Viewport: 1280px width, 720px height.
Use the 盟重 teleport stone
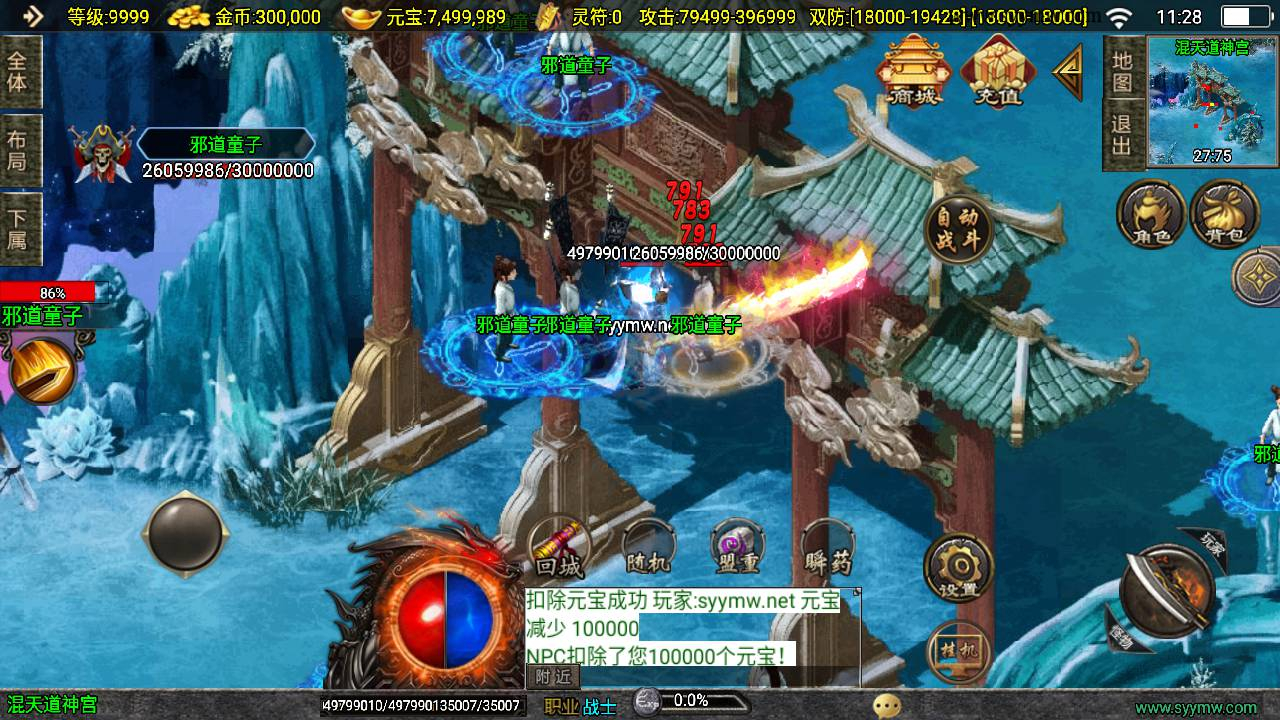click(738, 548)
